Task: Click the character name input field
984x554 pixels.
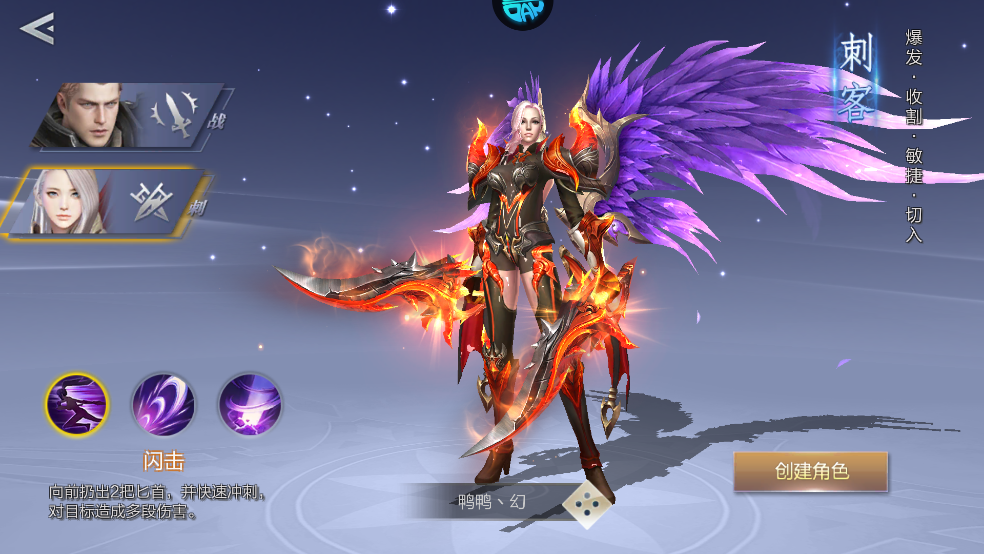Action: click(x=489, y=501)
